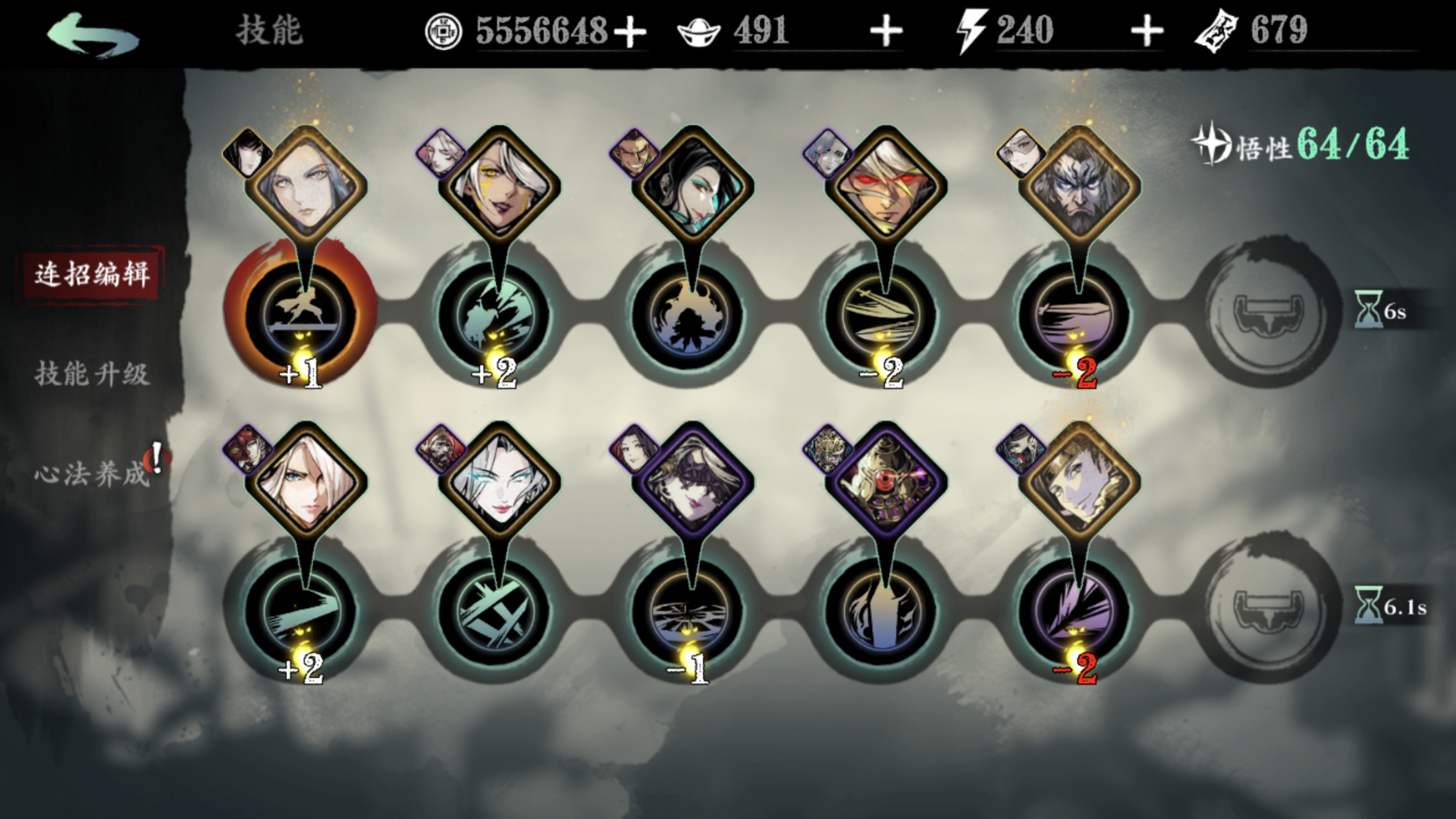The image size is (1456, 819).
Task: Switch to the 连招编辑 tab
Action: click(x=92, y=274)
